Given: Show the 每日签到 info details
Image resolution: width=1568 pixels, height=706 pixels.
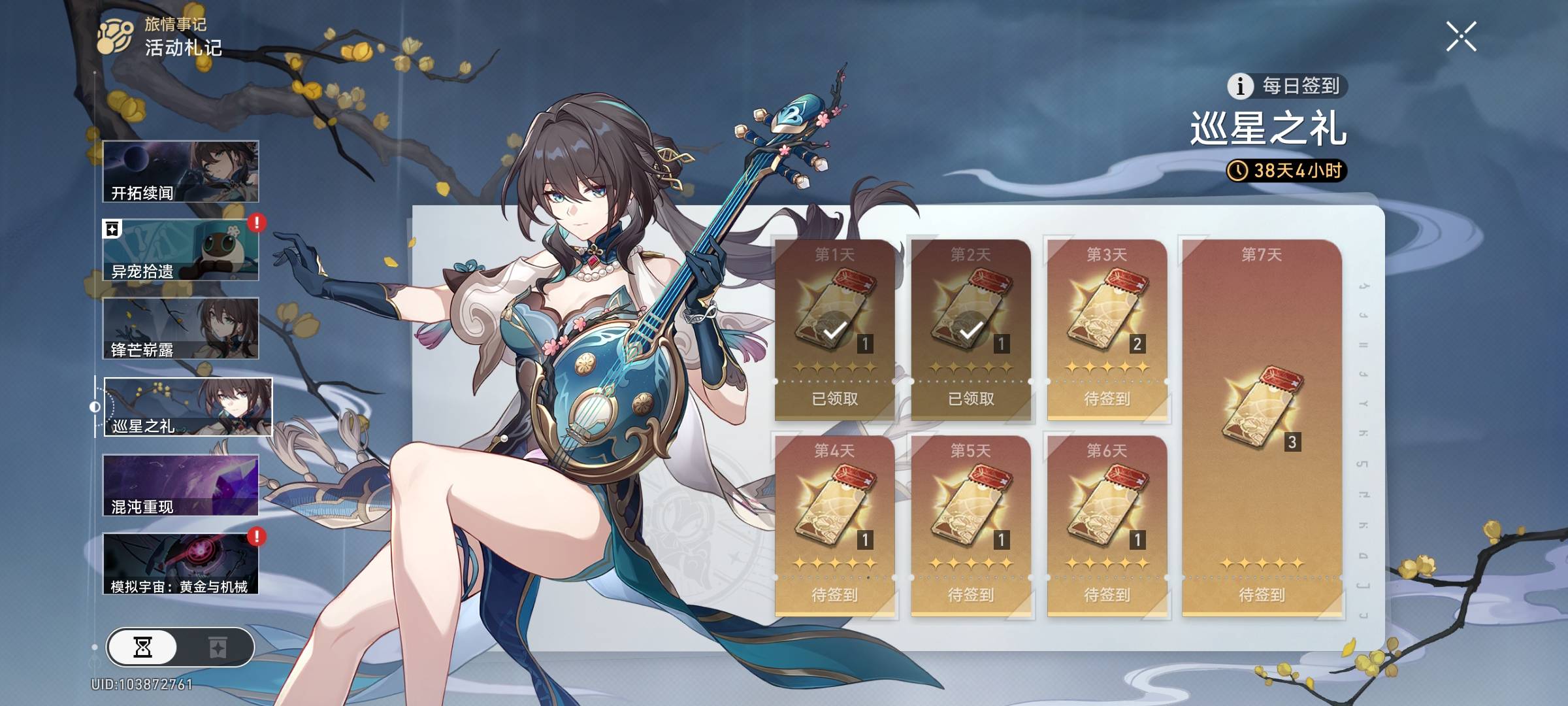Looking at the screenshot, I should (1239, 86).
